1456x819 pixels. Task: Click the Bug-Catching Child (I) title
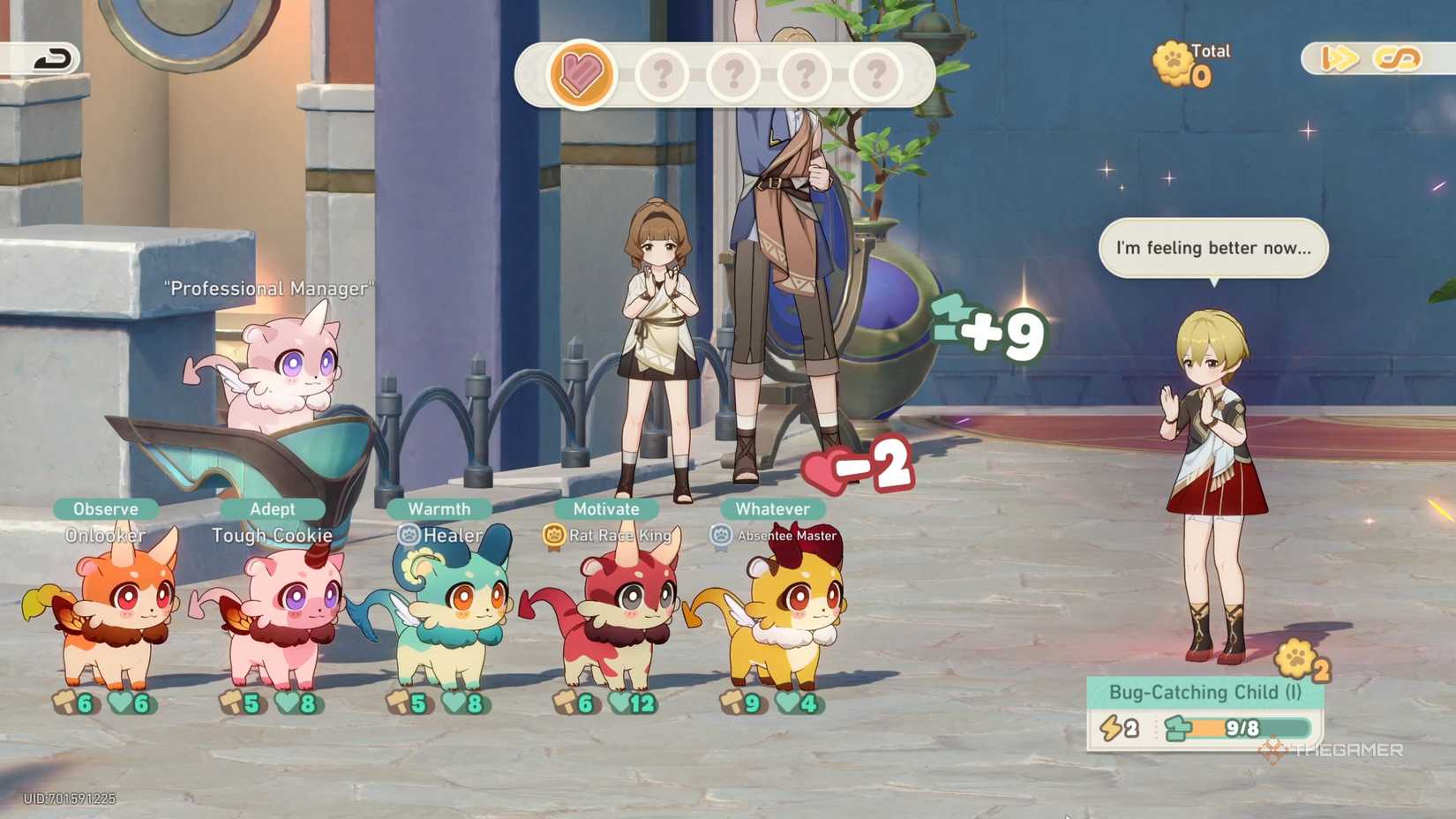1205,693
